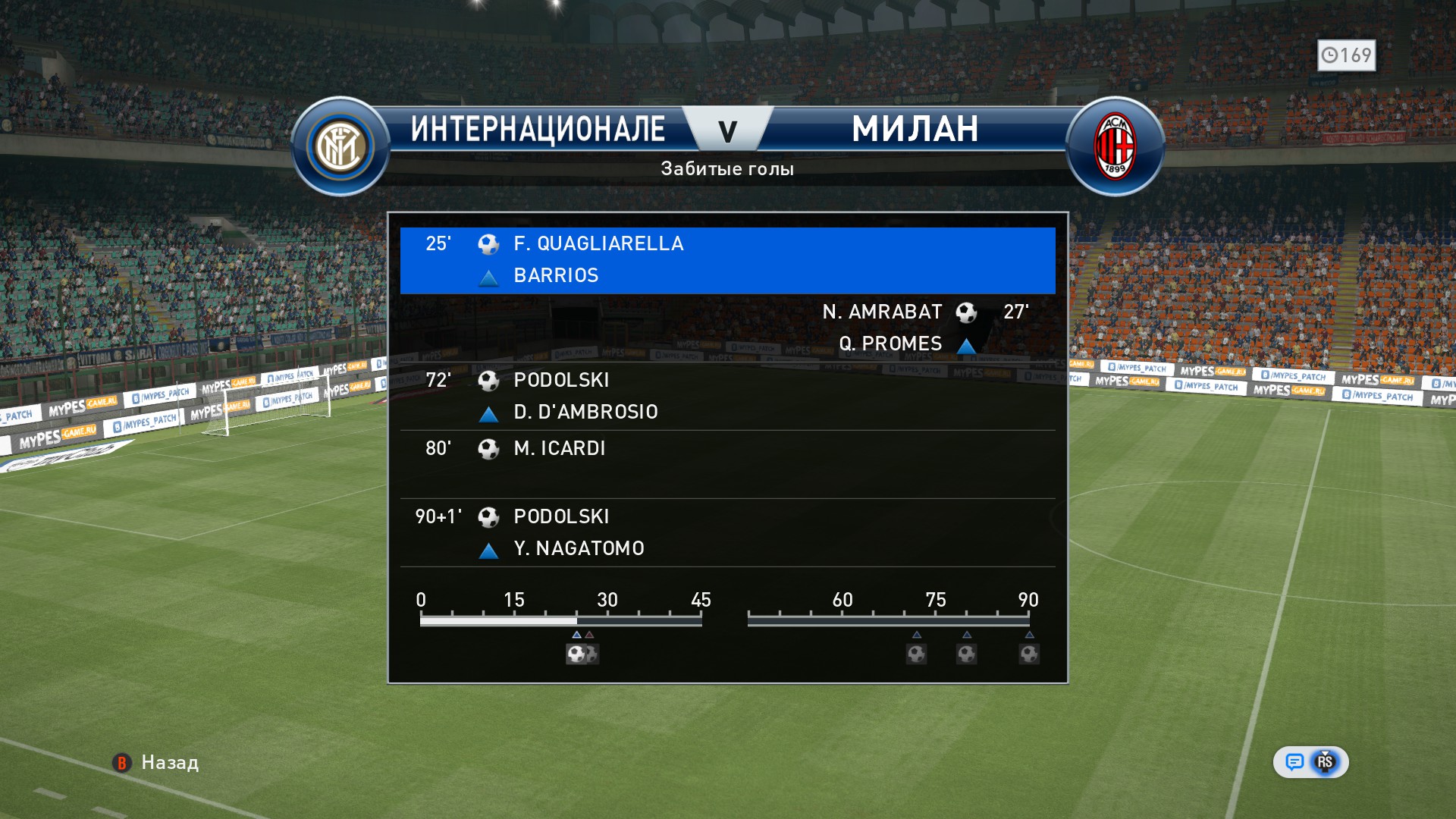The height and width of the screenshot is (819, 1456).
Task: Pick the 80' M. Icardi goal
Action: click(x=727, y=463)
